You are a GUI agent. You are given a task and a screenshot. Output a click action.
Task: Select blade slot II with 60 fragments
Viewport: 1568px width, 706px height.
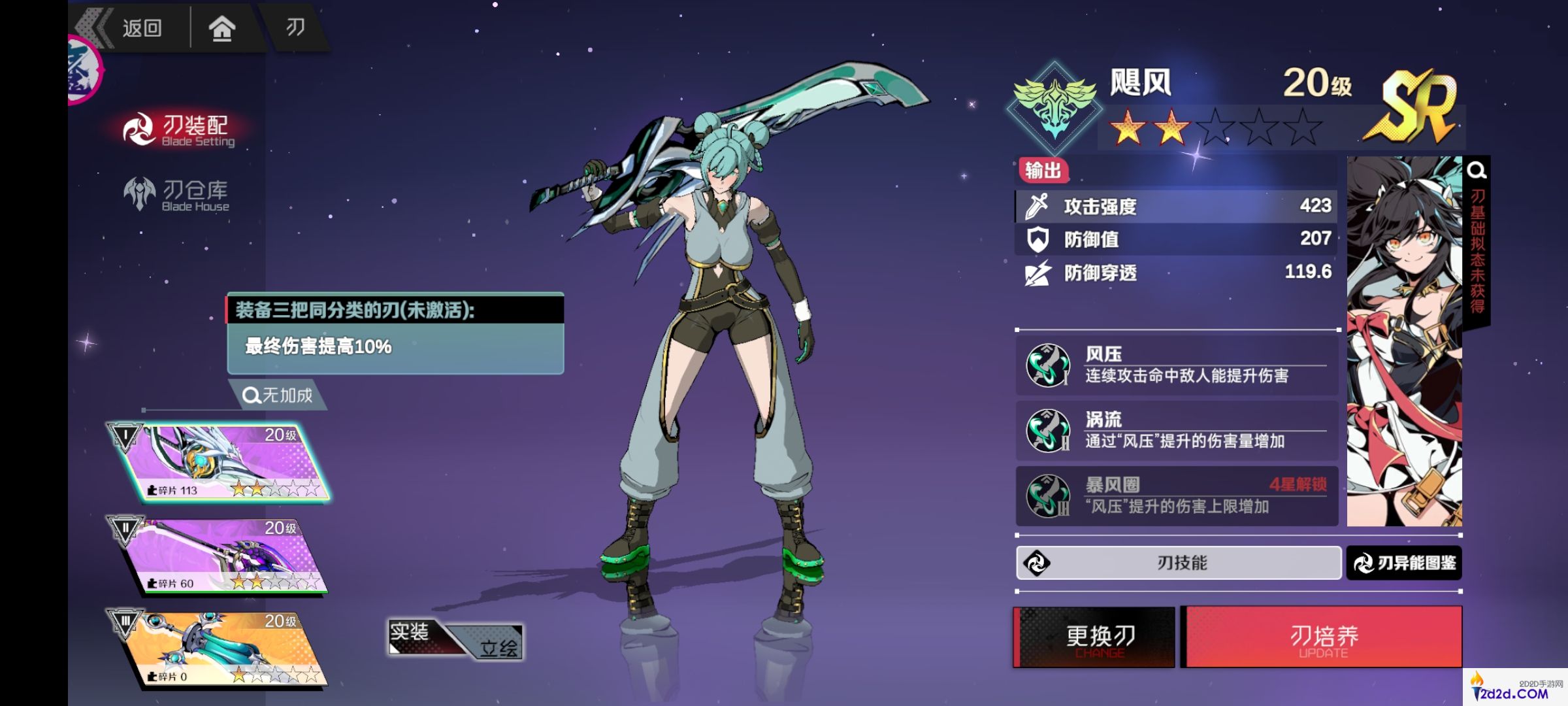pyautogui.click(x=222, y=556)
